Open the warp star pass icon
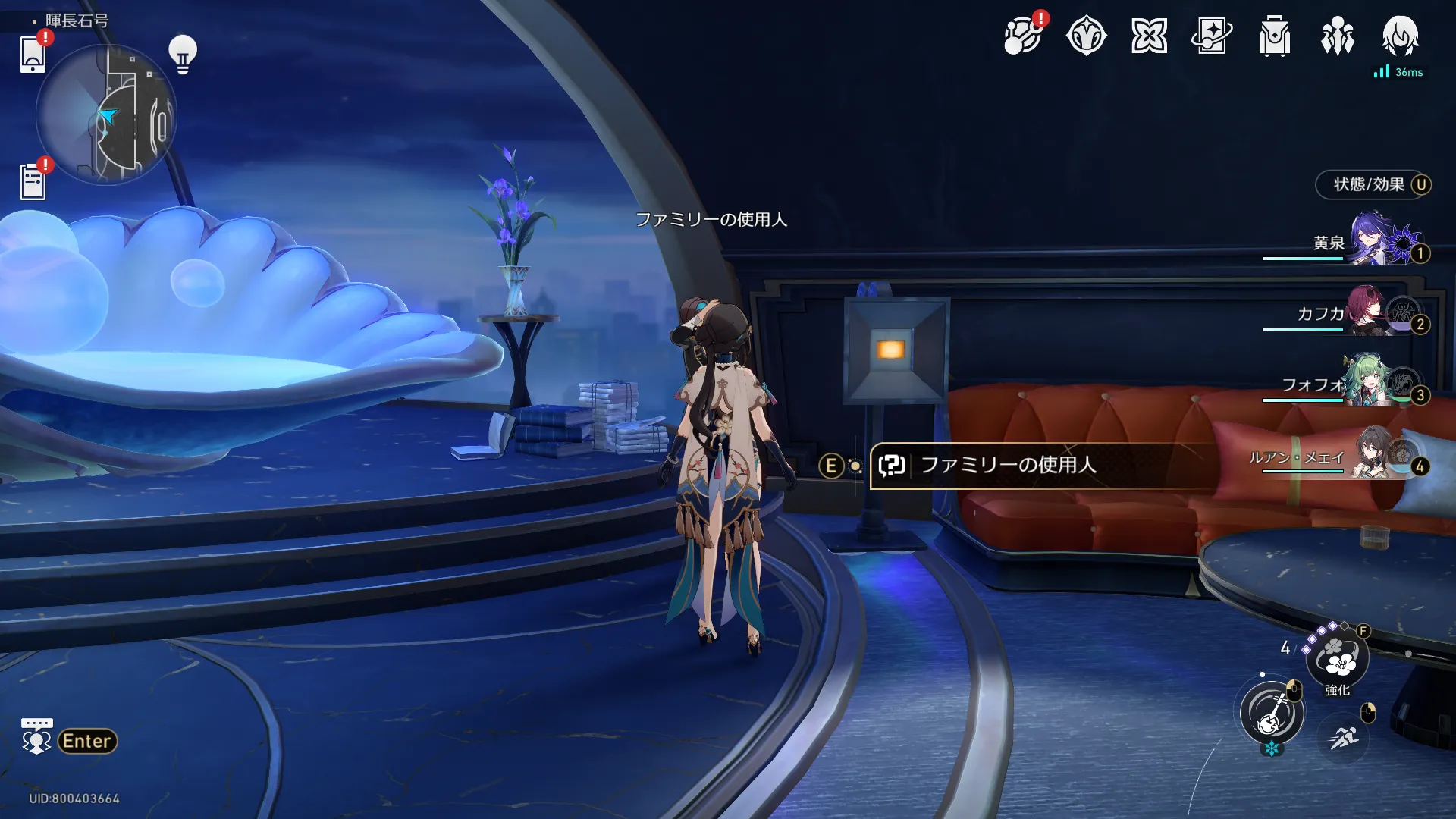 [x=1212, y=36]
